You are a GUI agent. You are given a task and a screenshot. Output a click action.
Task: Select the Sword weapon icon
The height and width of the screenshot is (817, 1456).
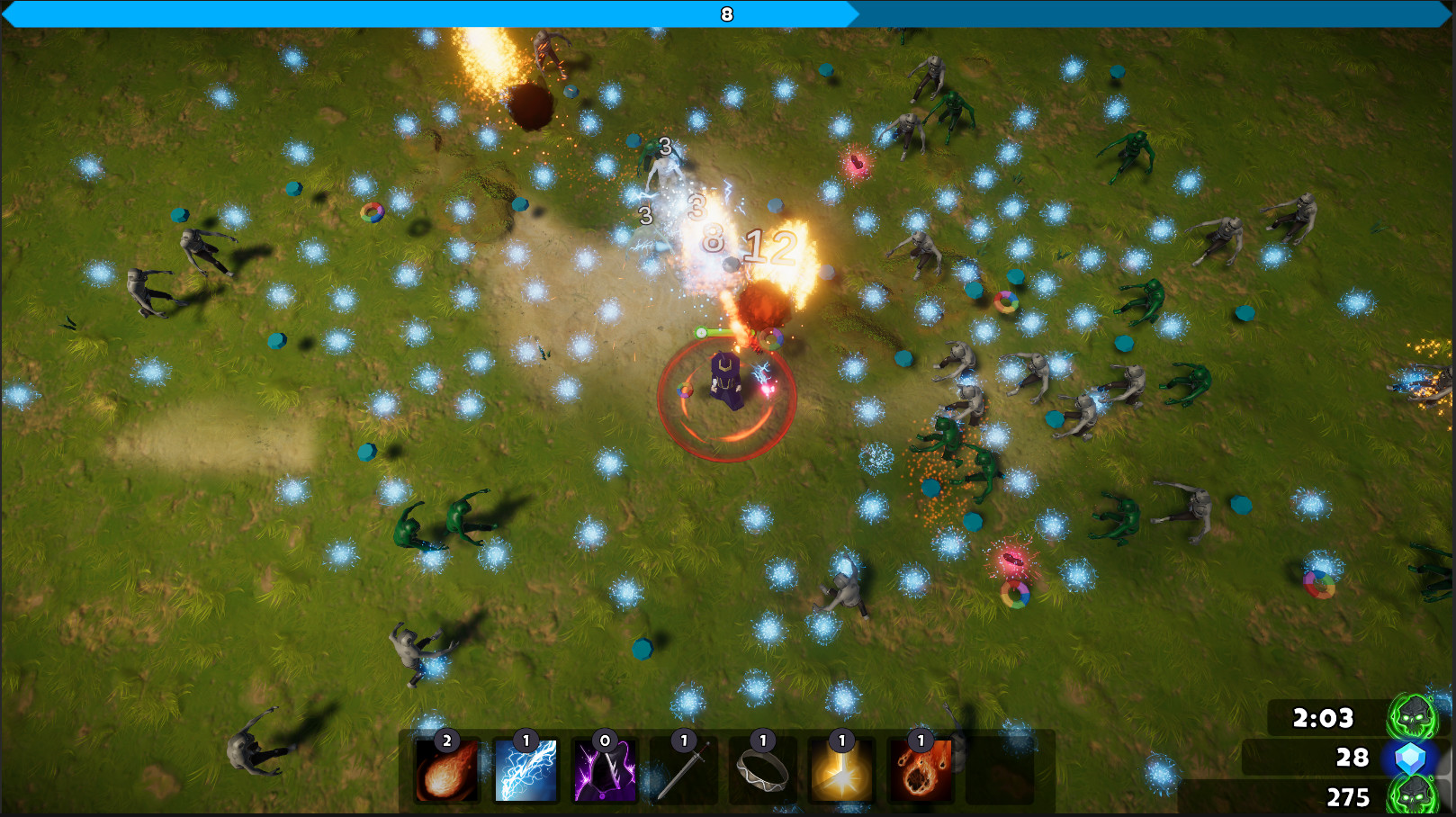(682, 771)
